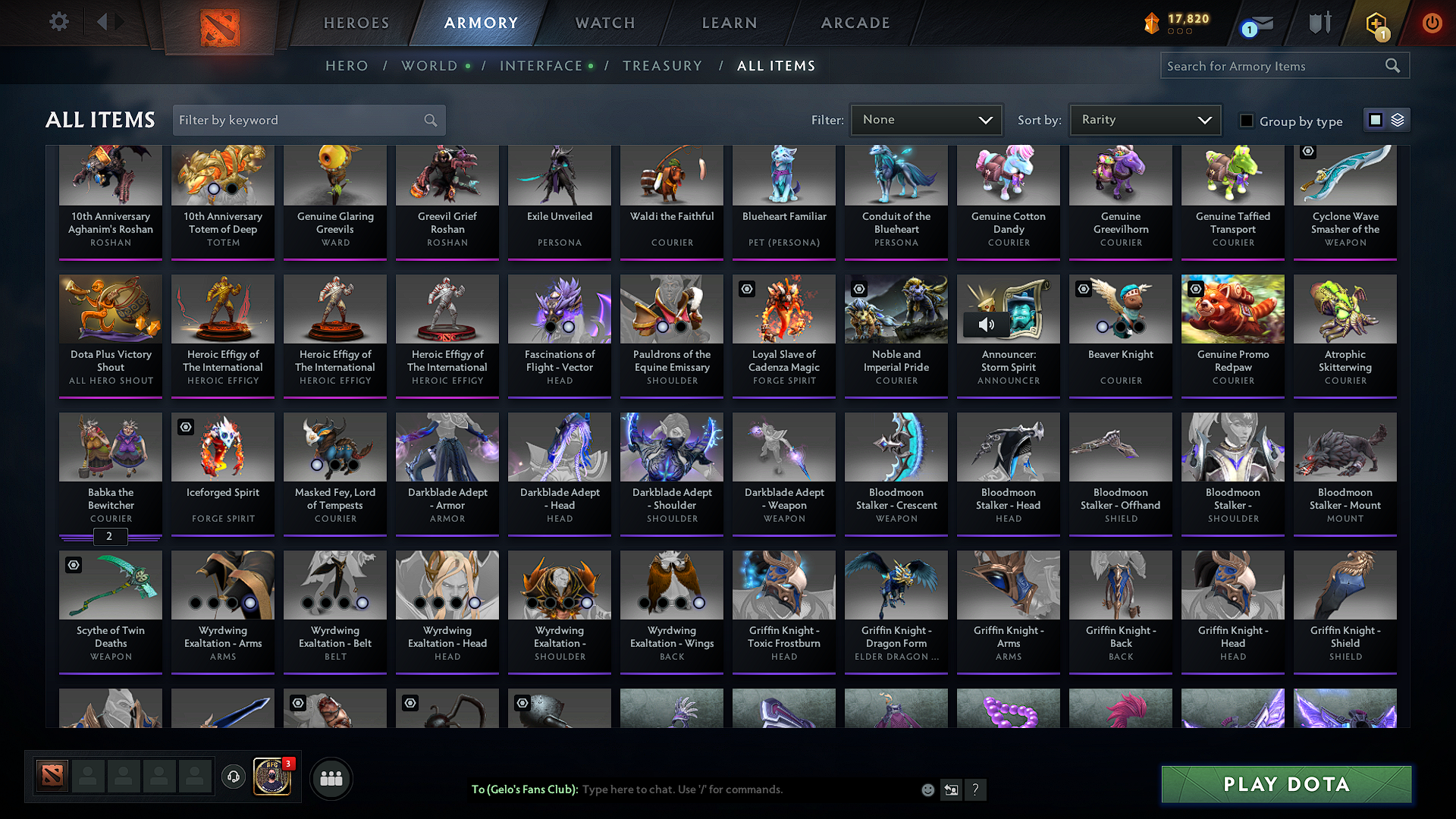Click the shield and sword loadout icon
The width and height of the screenshot is (1456, 819).
(x=1319, y=23)
